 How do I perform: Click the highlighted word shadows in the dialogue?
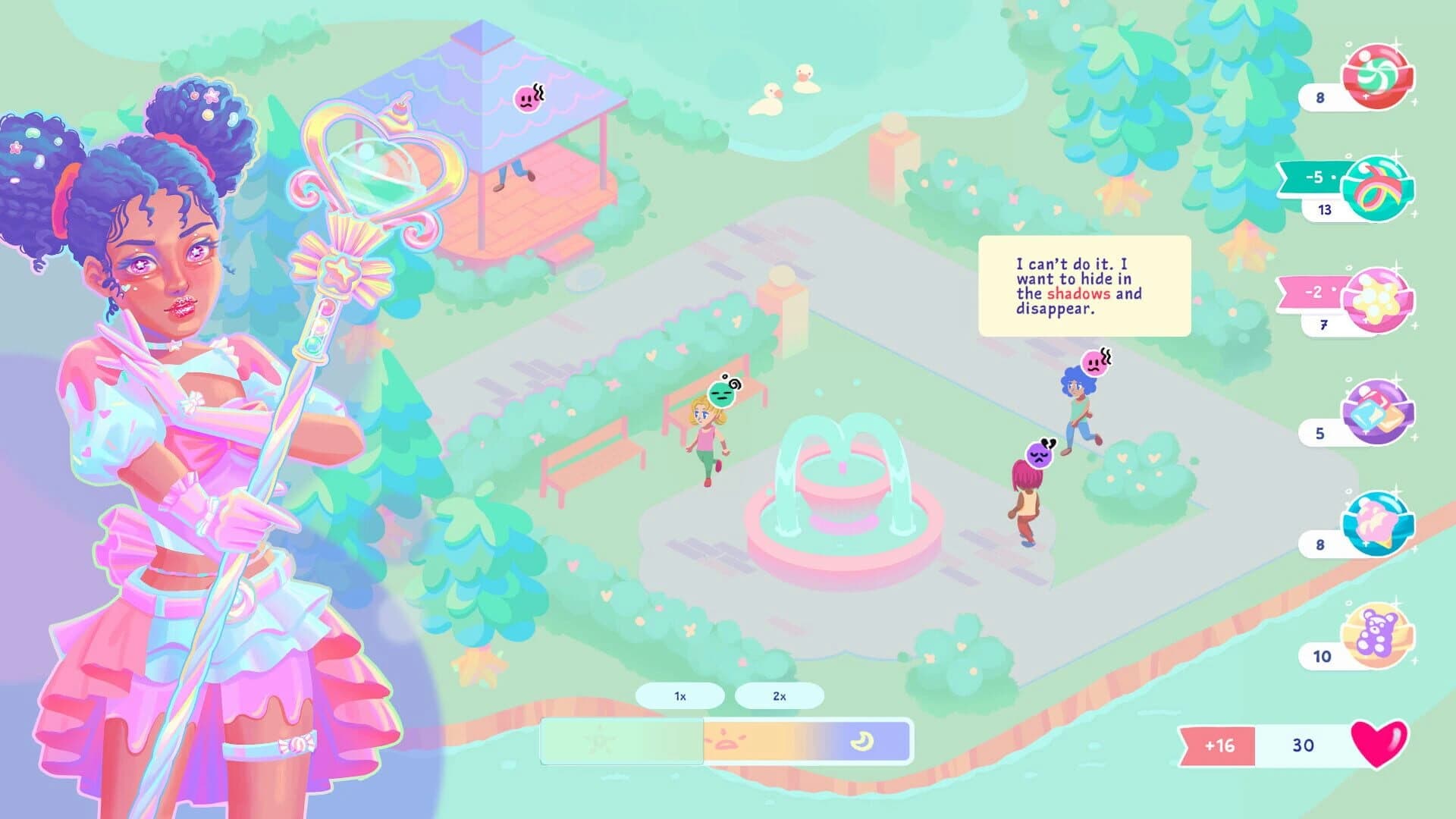click(1081, 294)
